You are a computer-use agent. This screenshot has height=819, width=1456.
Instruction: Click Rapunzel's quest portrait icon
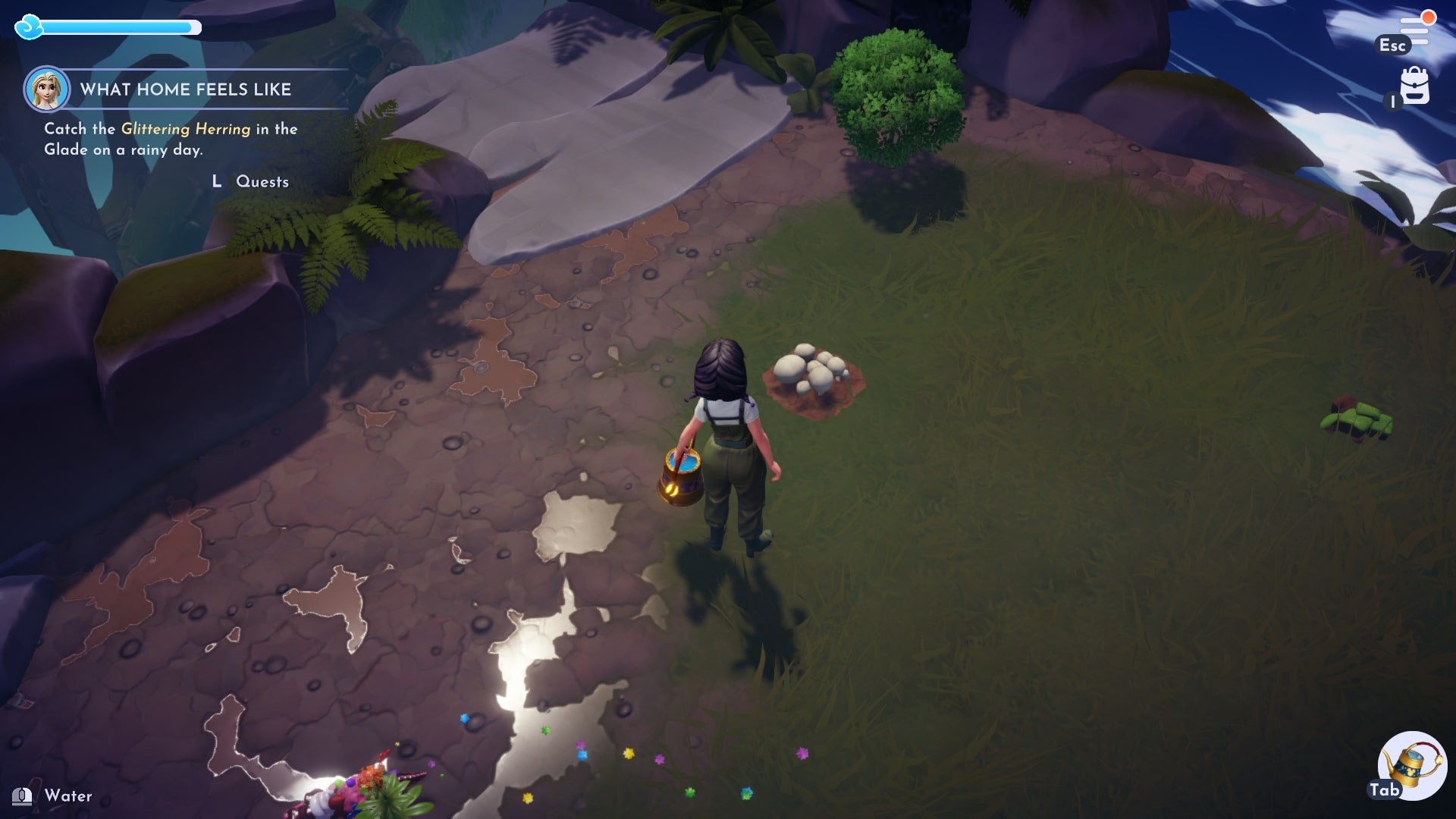point(47,89)
